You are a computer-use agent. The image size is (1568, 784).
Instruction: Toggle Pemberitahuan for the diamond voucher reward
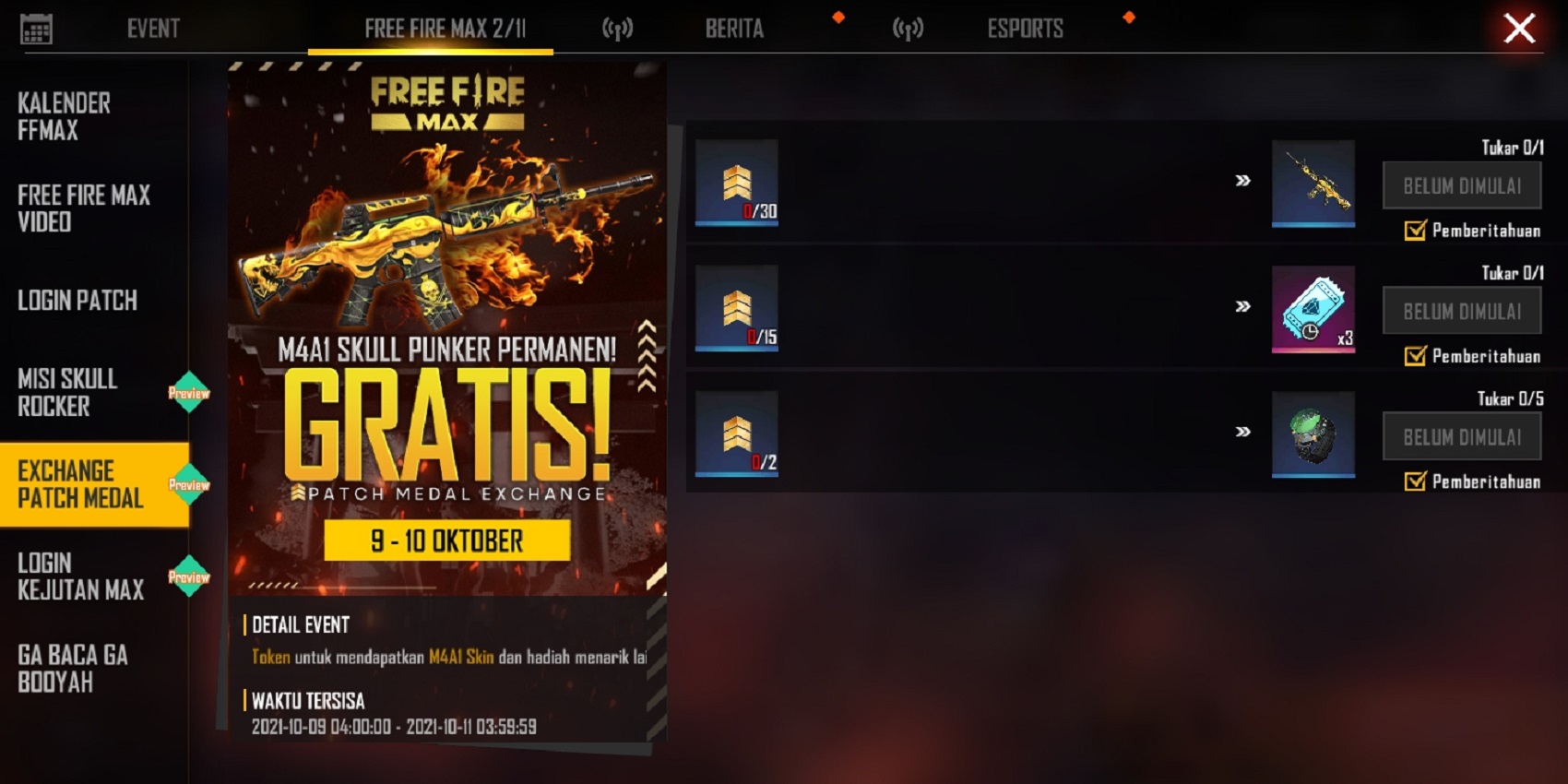pos(1414,356)
